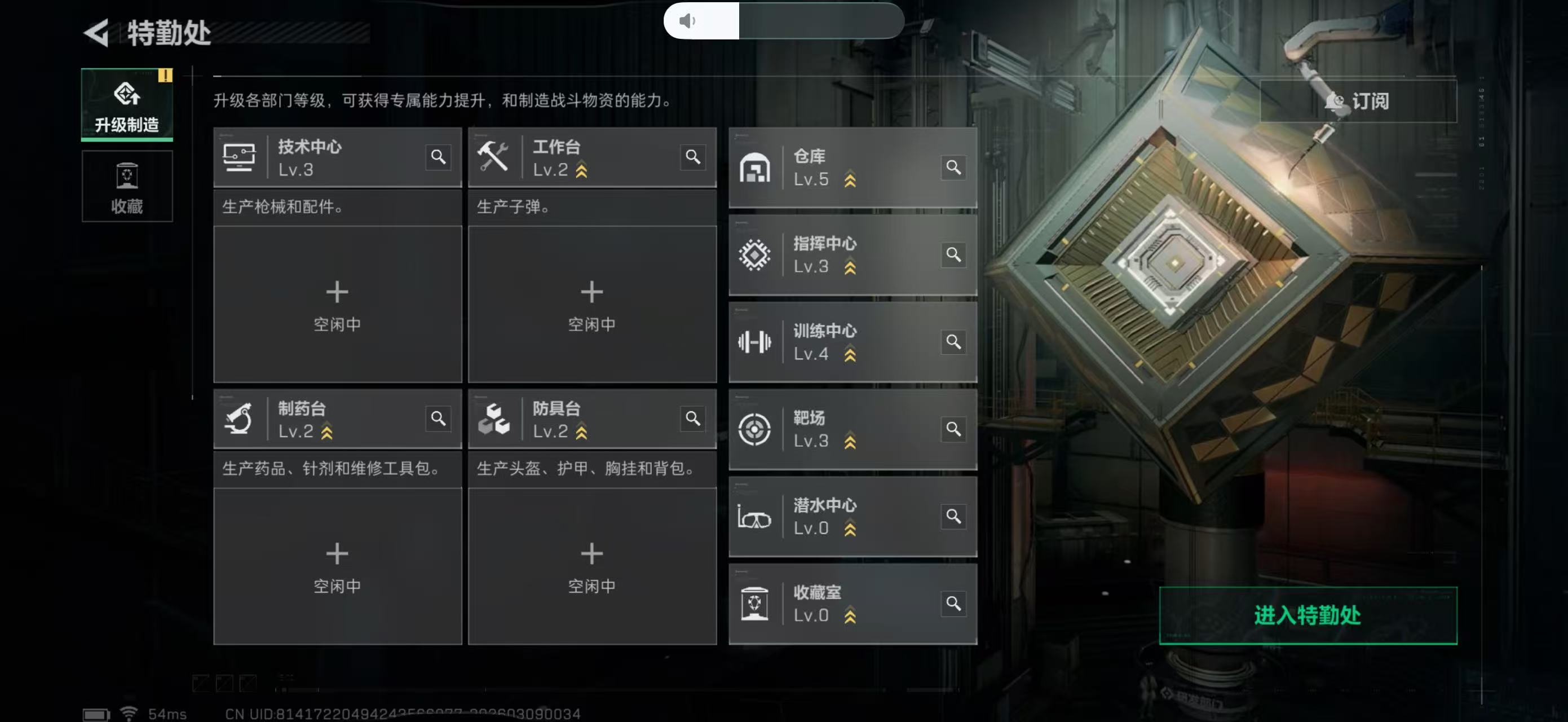Open the 靶场 detail magnifier
Viewport: 1568px width, 722px height.
pos(954,429)
